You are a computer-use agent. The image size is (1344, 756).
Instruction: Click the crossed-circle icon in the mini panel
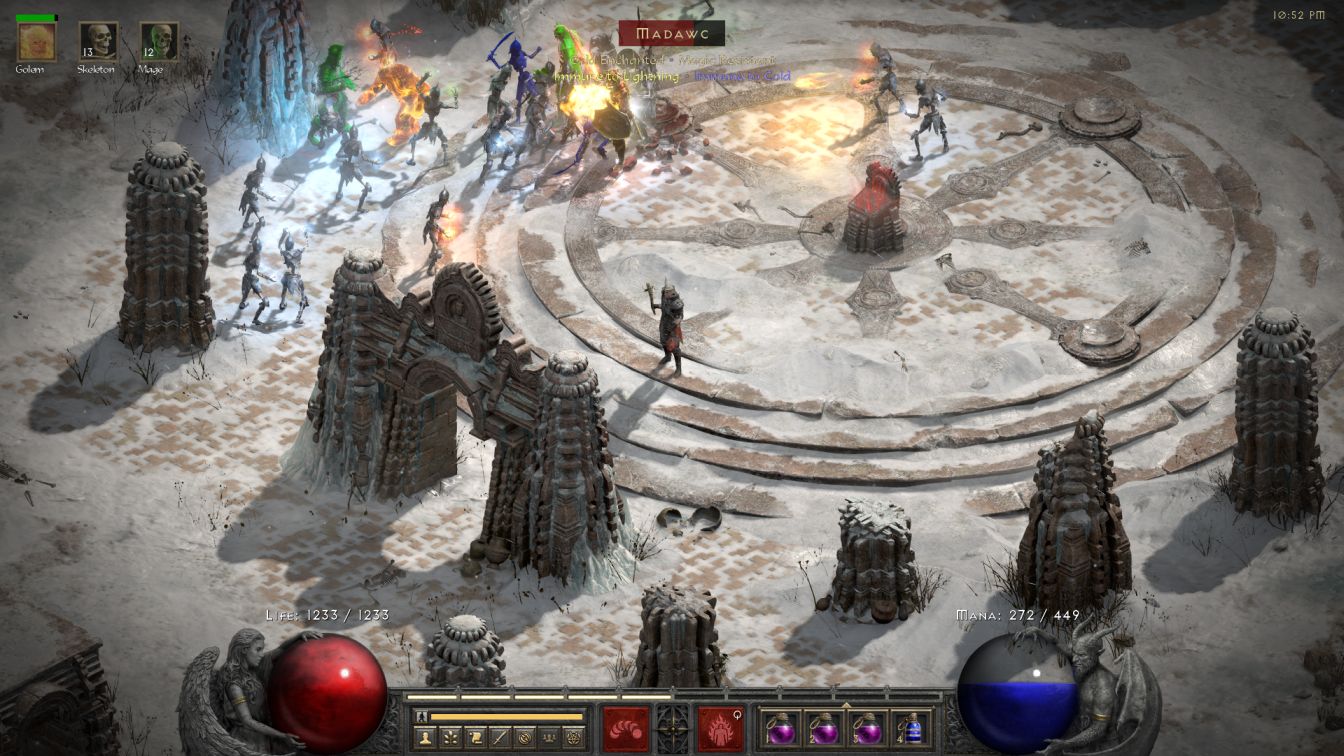(526, 738)
